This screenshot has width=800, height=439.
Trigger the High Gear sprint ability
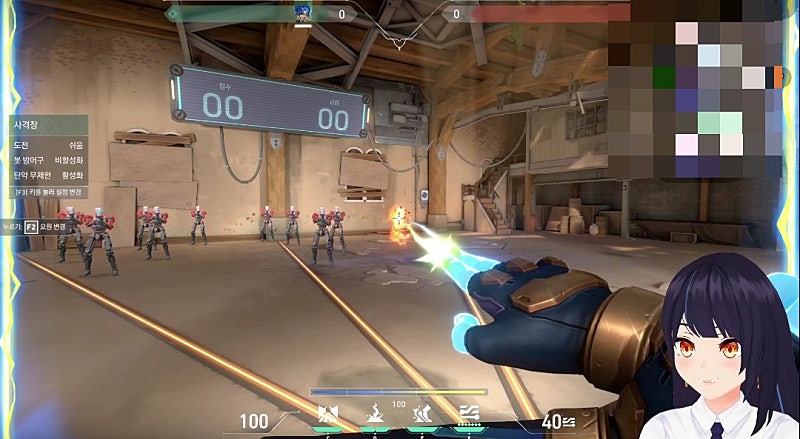click(x=421, y=415)
